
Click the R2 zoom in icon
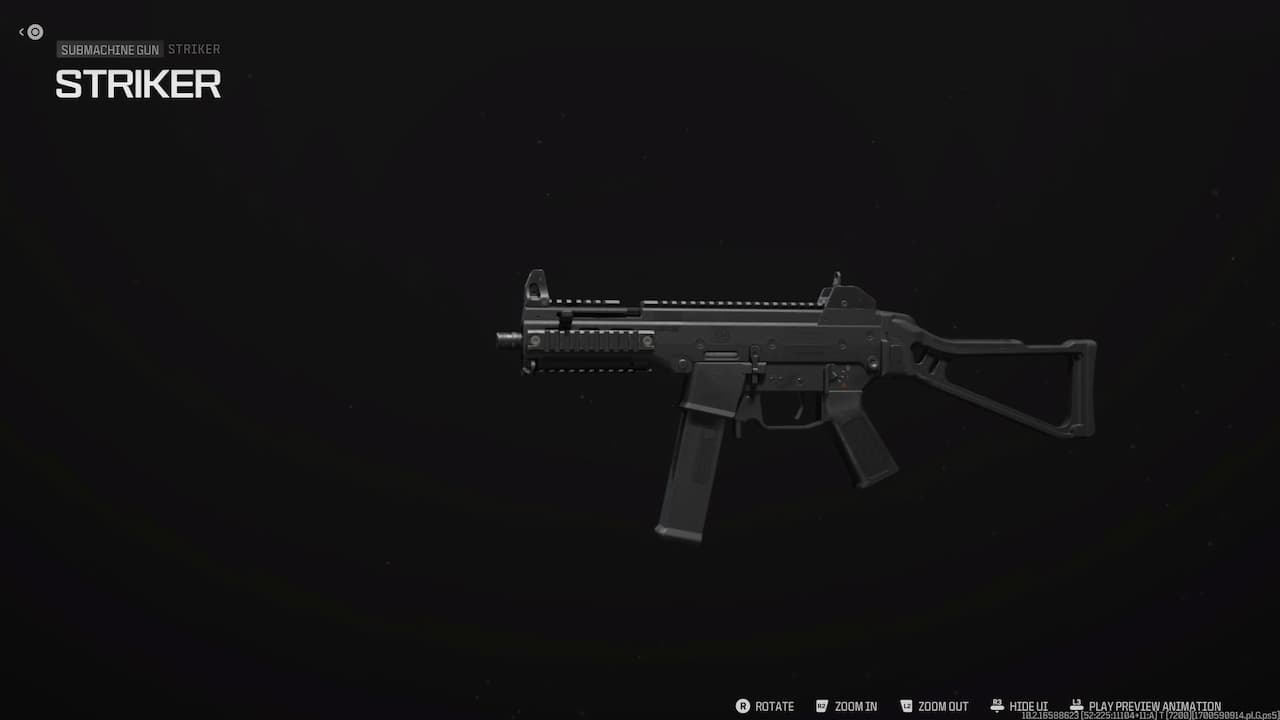(x=820, y=705)
